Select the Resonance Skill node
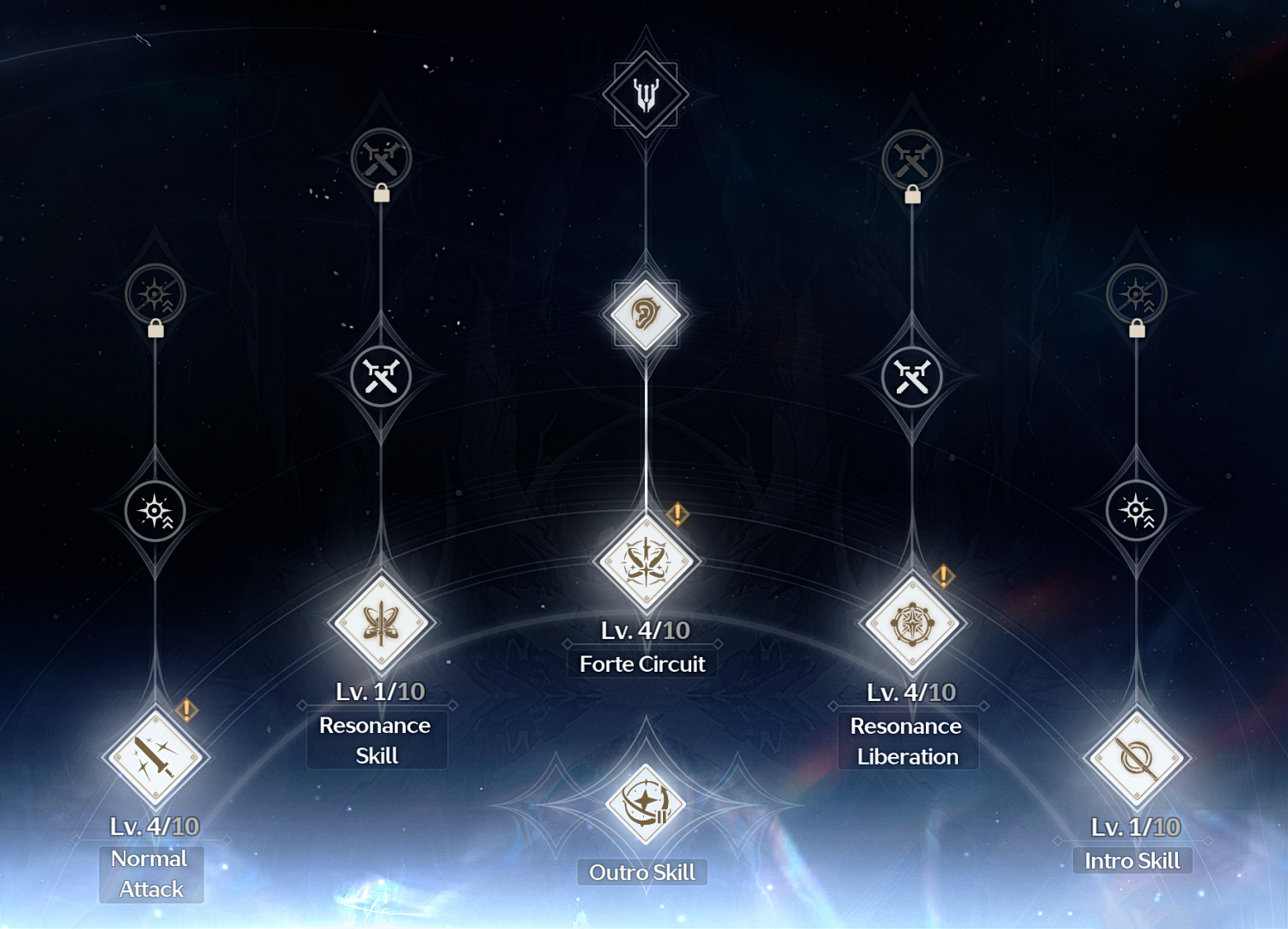Viewport: 1288px width, 929px height. 381,623
